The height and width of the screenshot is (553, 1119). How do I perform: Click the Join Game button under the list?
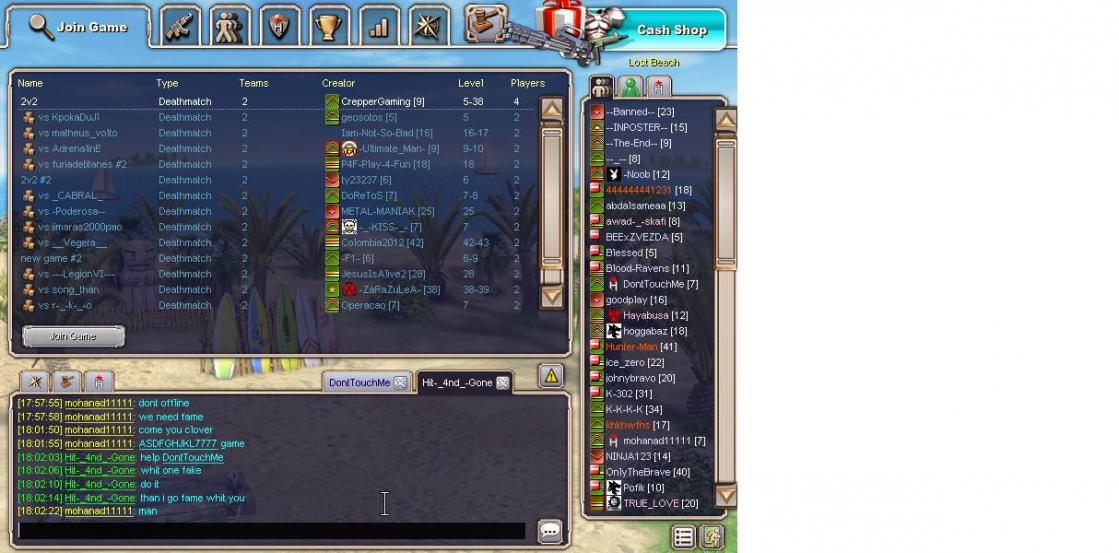74,336
